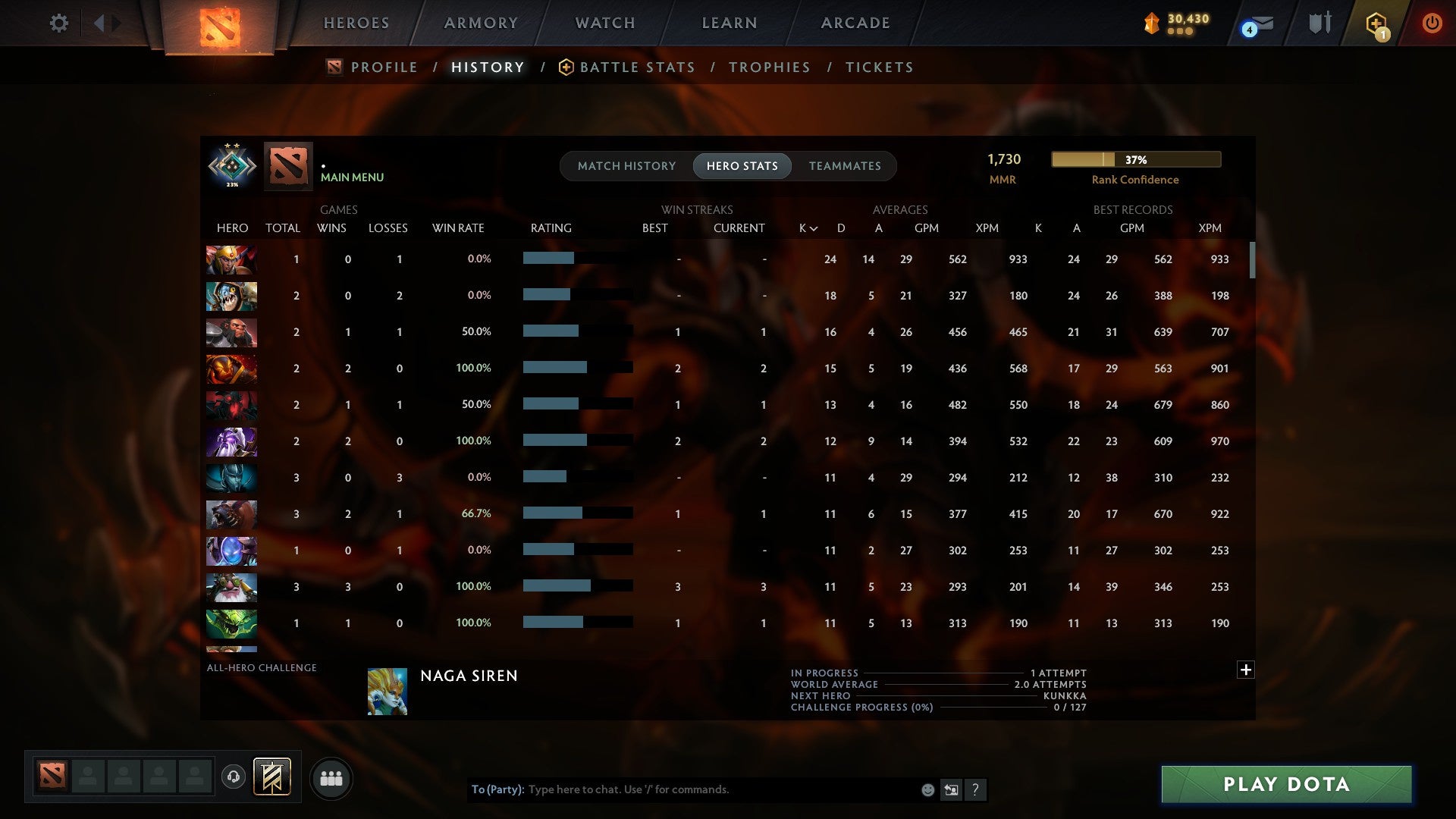Open the shield and sword armory icon
This screenshot has width=1456, height=819.
point(1319,22)
